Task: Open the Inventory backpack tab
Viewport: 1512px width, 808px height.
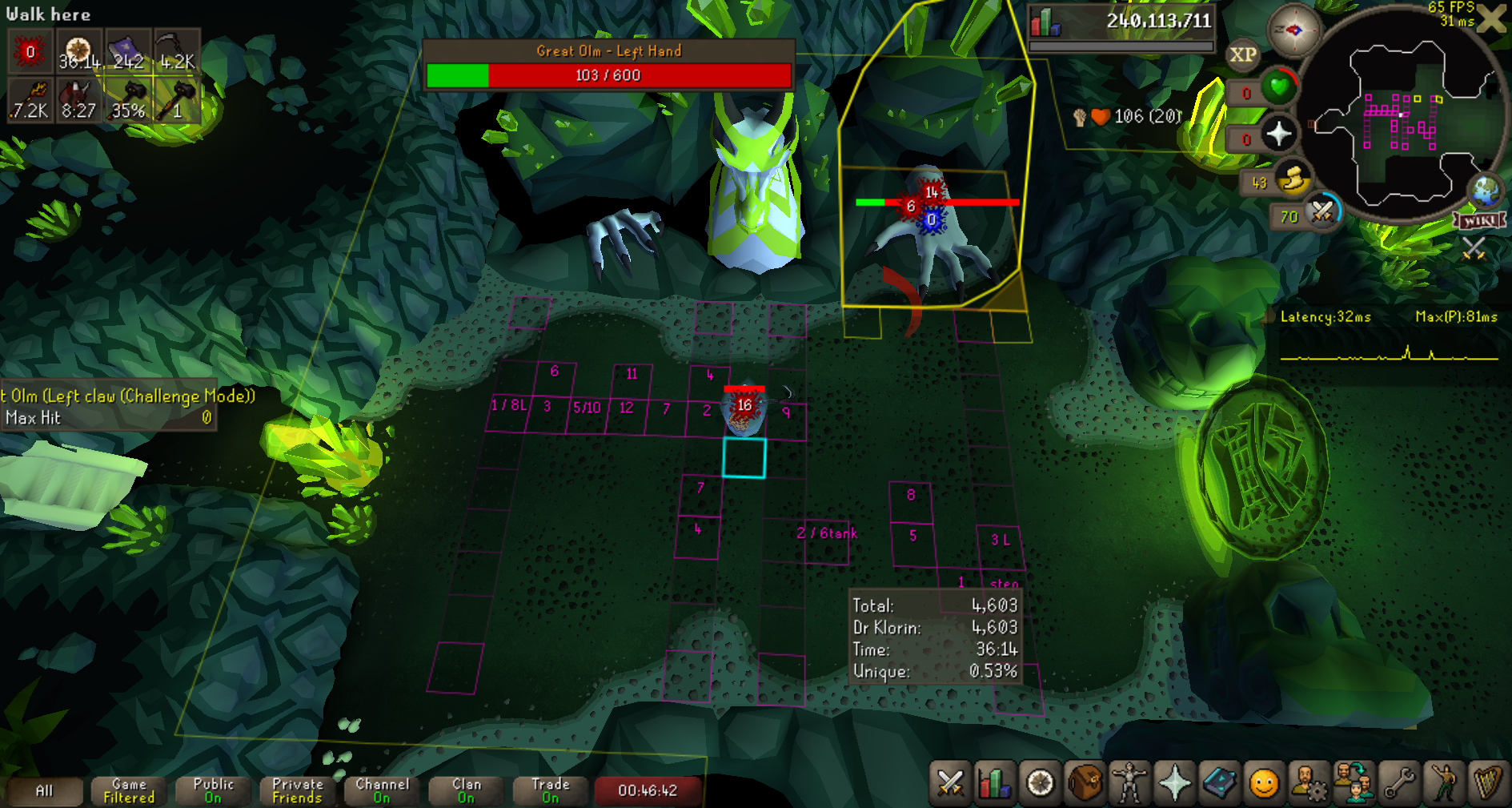Action: (1085, 782)
